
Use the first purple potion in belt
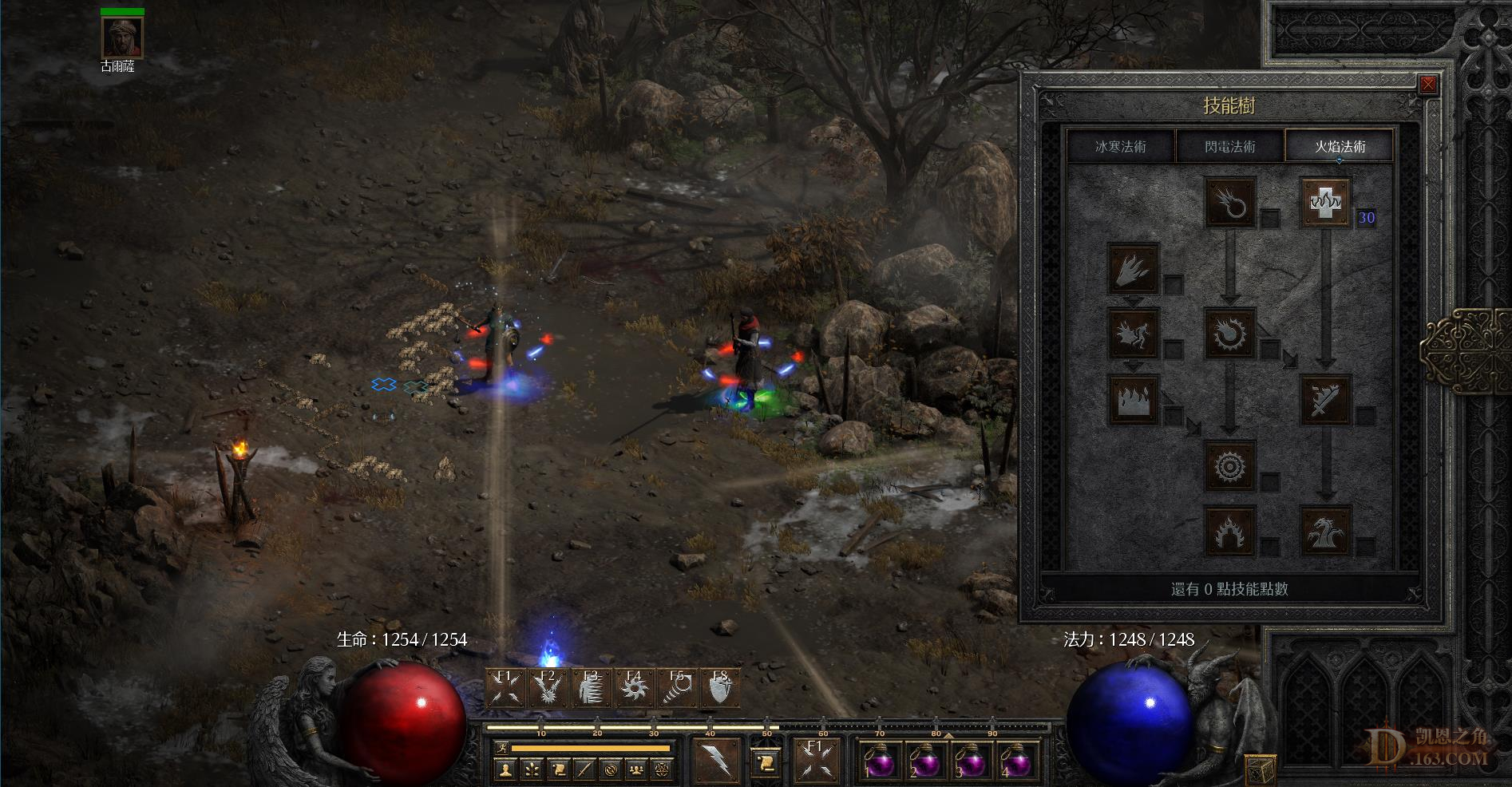pyautogui.click(x=881, y=761)
